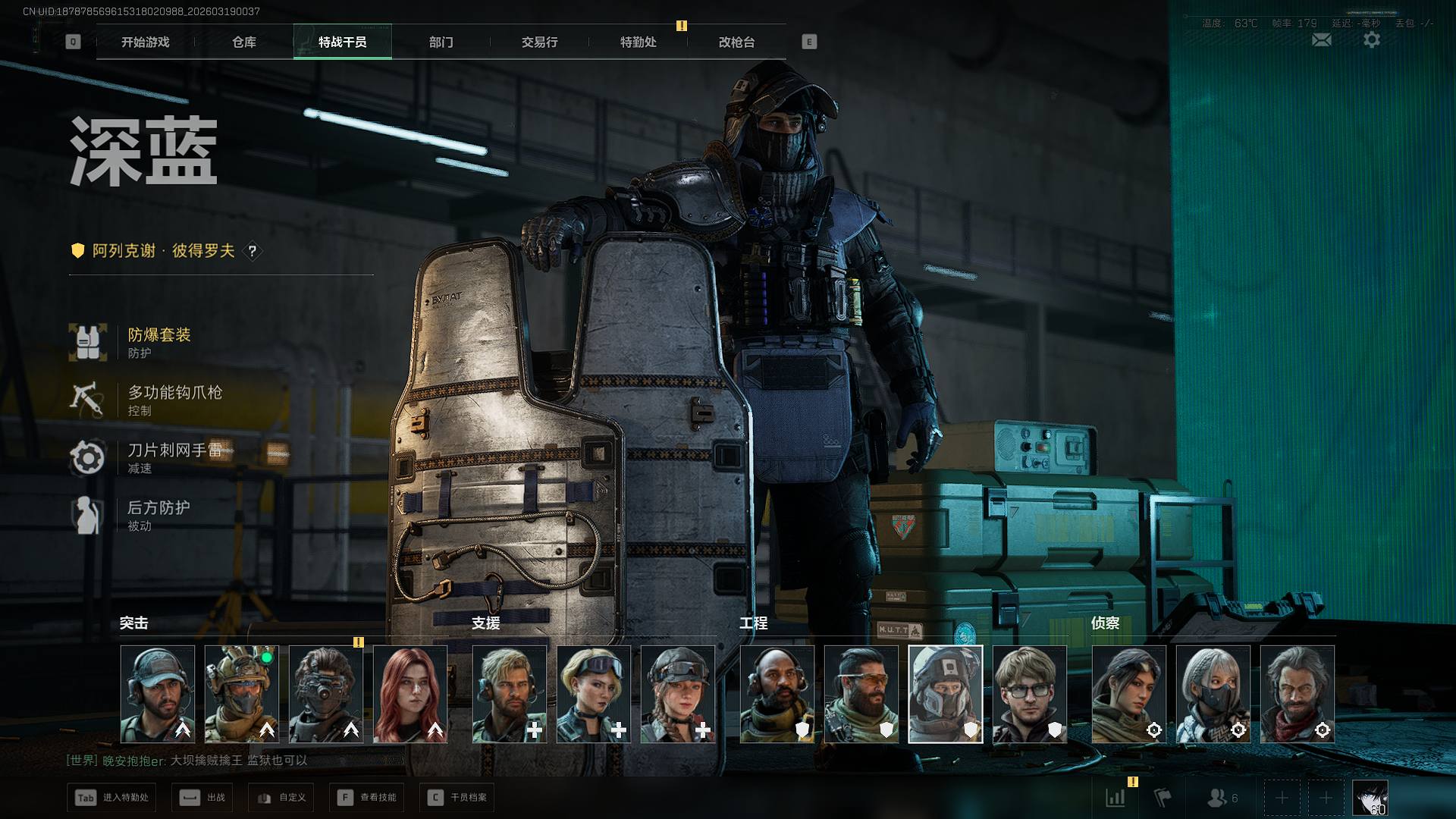
Task: Choose the 后方防护 passive skill
Action: click(x=158, y=515)
